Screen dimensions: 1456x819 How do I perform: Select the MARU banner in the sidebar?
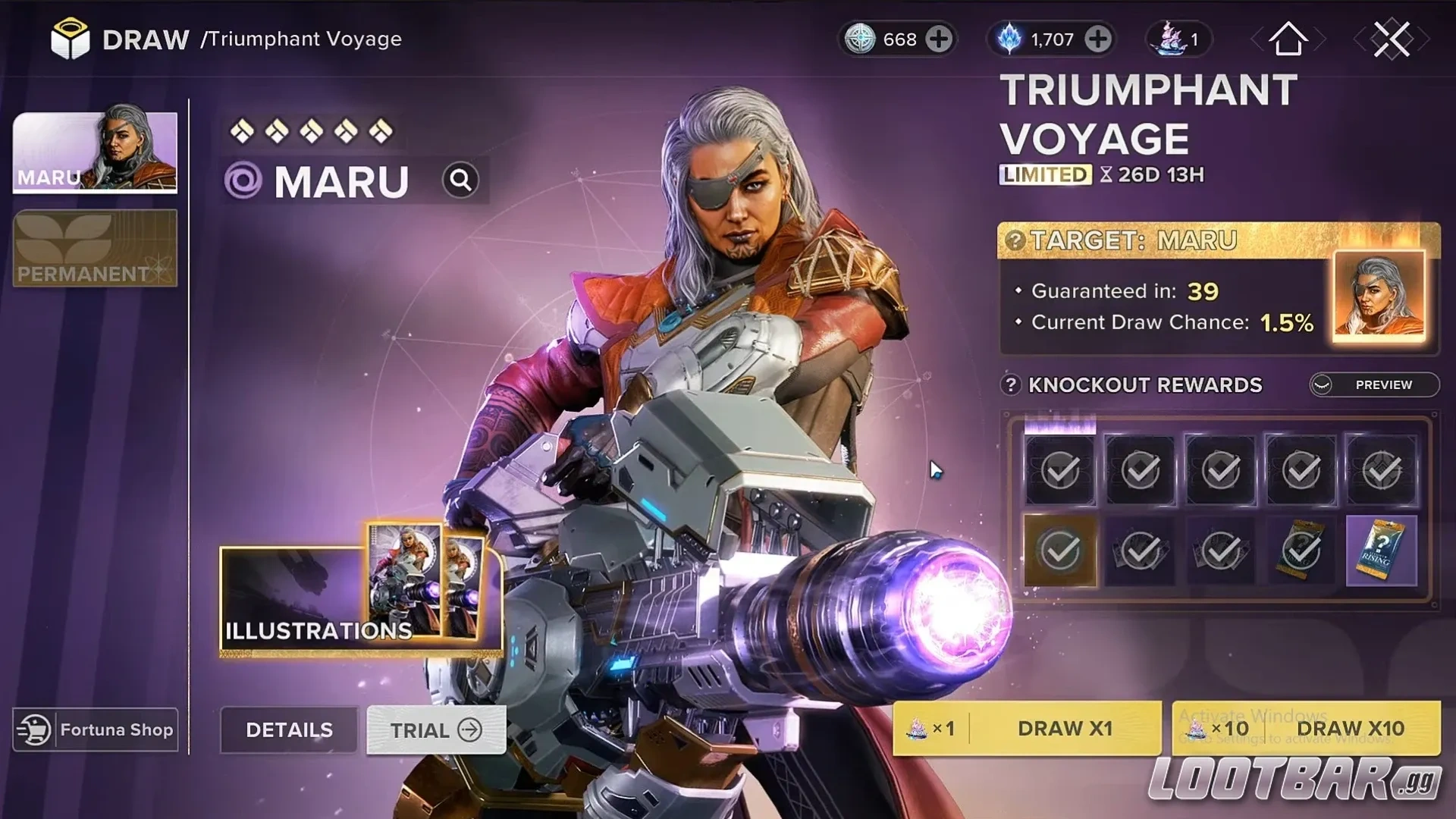tap(94, 152)
